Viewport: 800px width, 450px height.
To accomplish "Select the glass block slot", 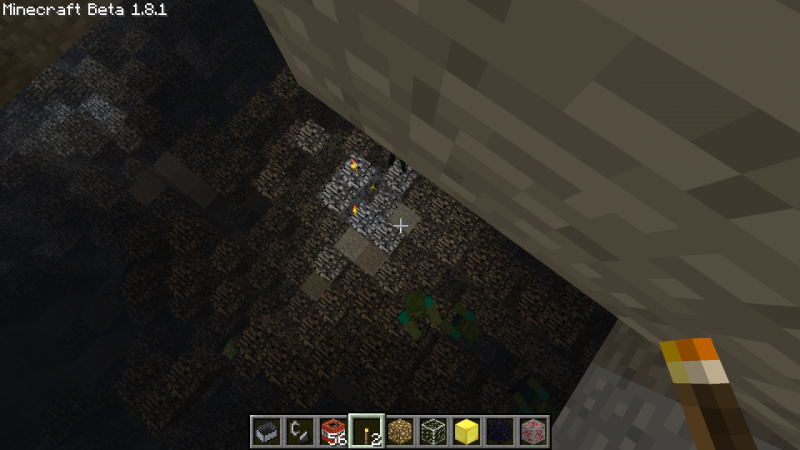I will coord(433,431).
